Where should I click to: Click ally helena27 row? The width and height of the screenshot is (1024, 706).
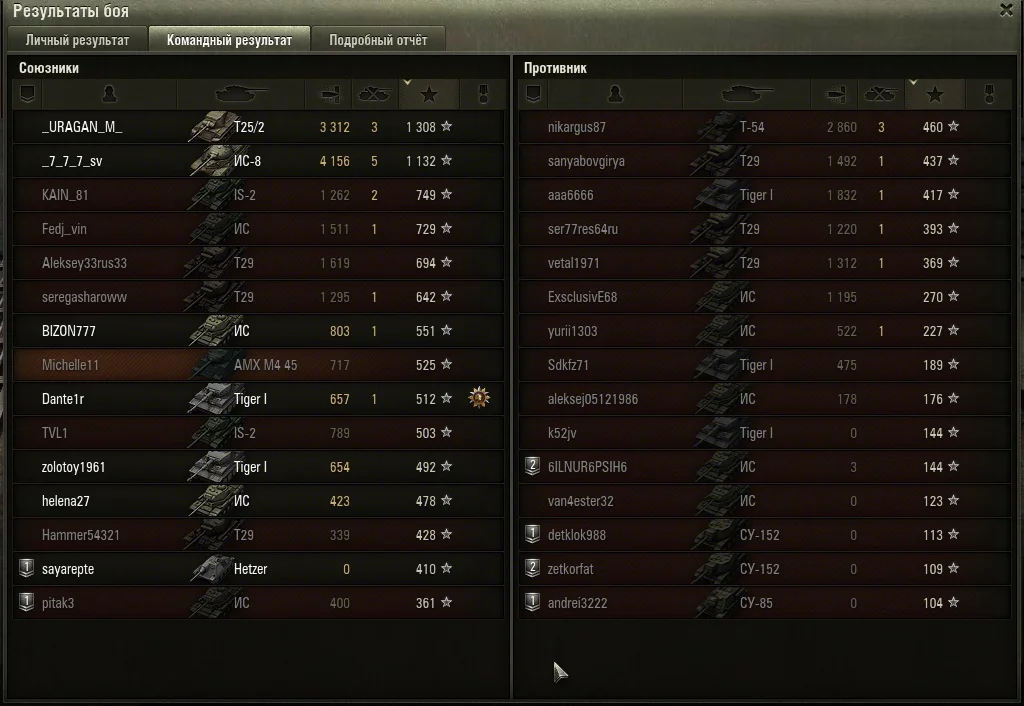[66, 501]
